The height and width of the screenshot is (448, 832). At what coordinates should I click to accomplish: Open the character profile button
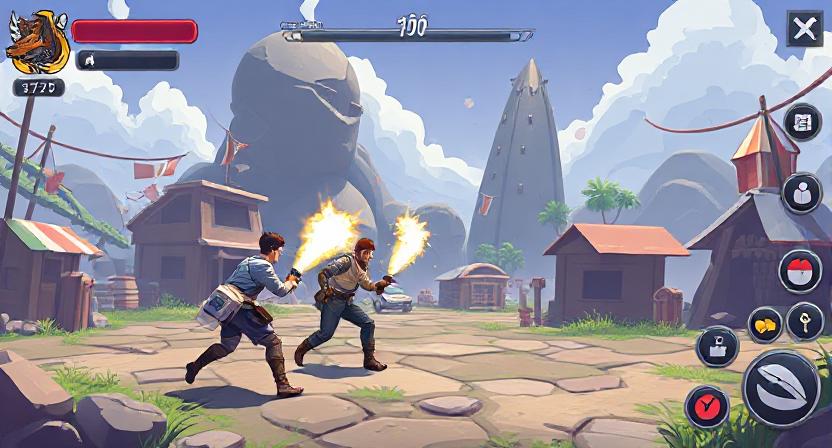click(801, 193)
